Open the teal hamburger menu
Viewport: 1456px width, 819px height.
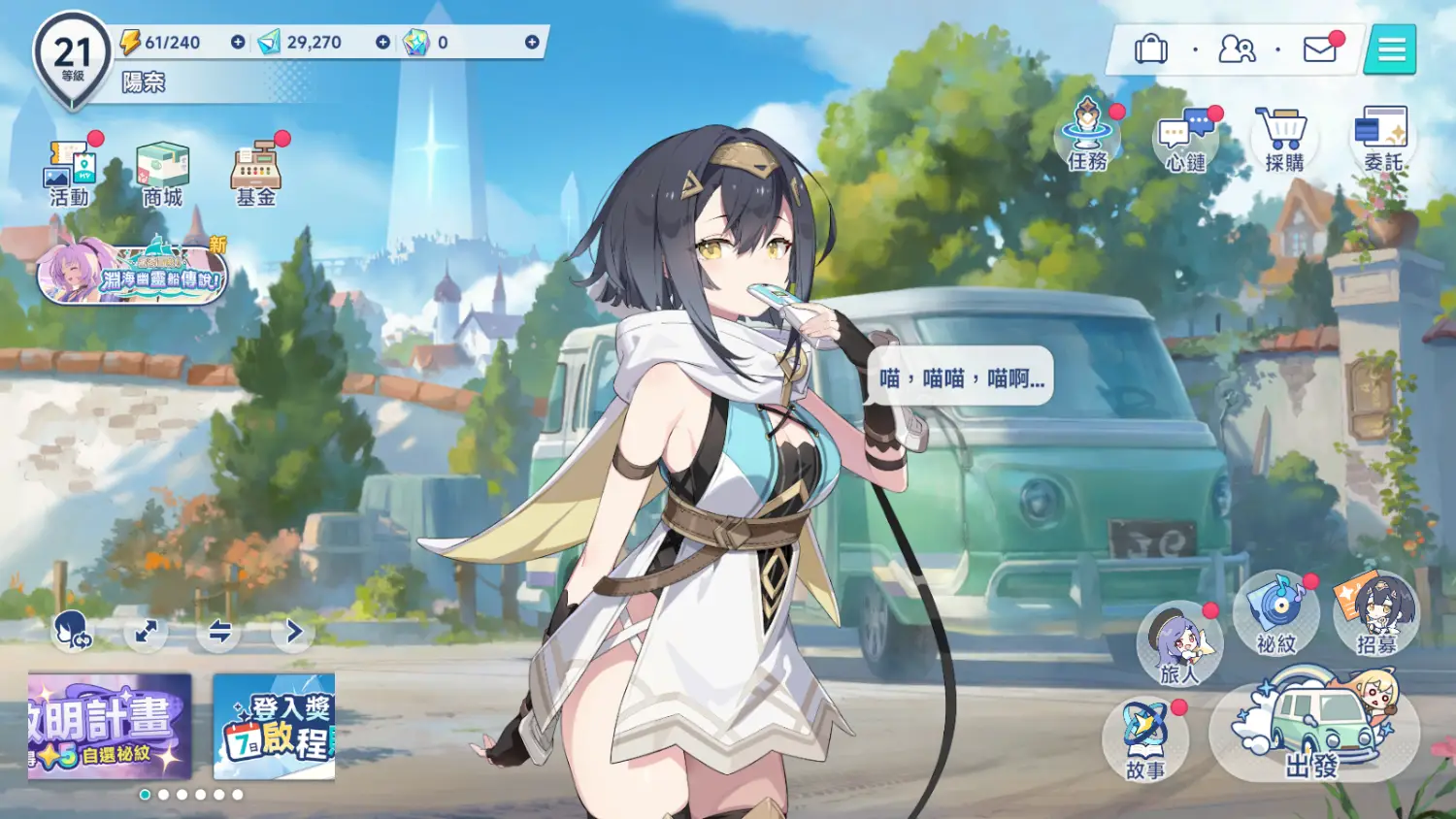point(1391,49)
